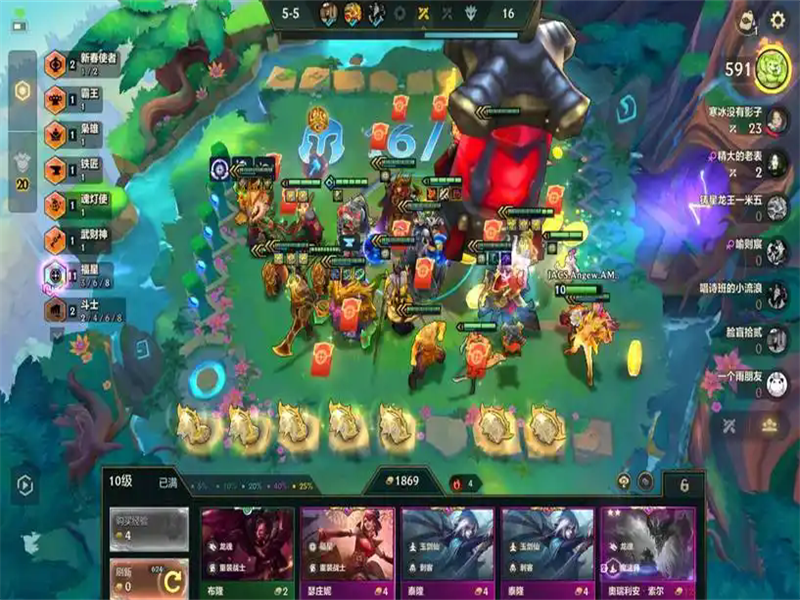Expand the trait list down arrow
Image resolution: width=800 pixels, height=600 pixels.
coord(56,337)
